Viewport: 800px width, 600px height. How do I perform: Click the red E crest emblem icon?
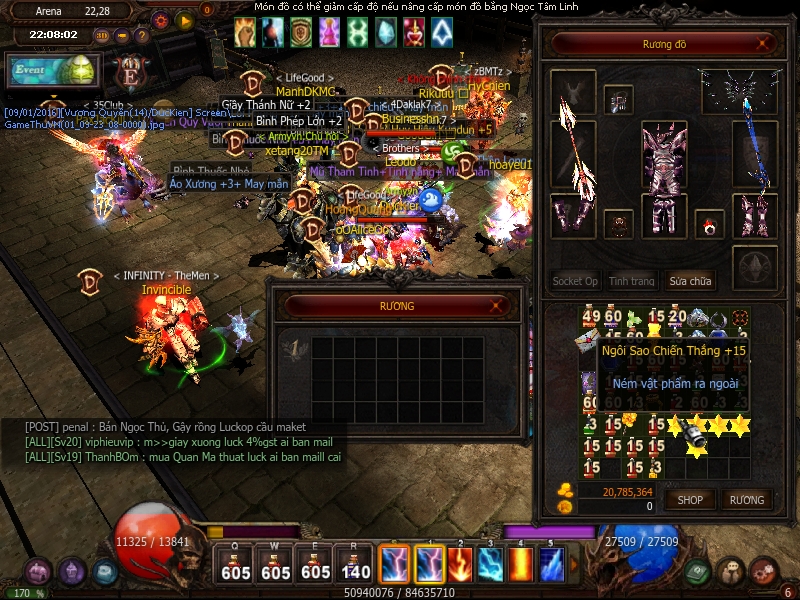click(x=130, y=73)
